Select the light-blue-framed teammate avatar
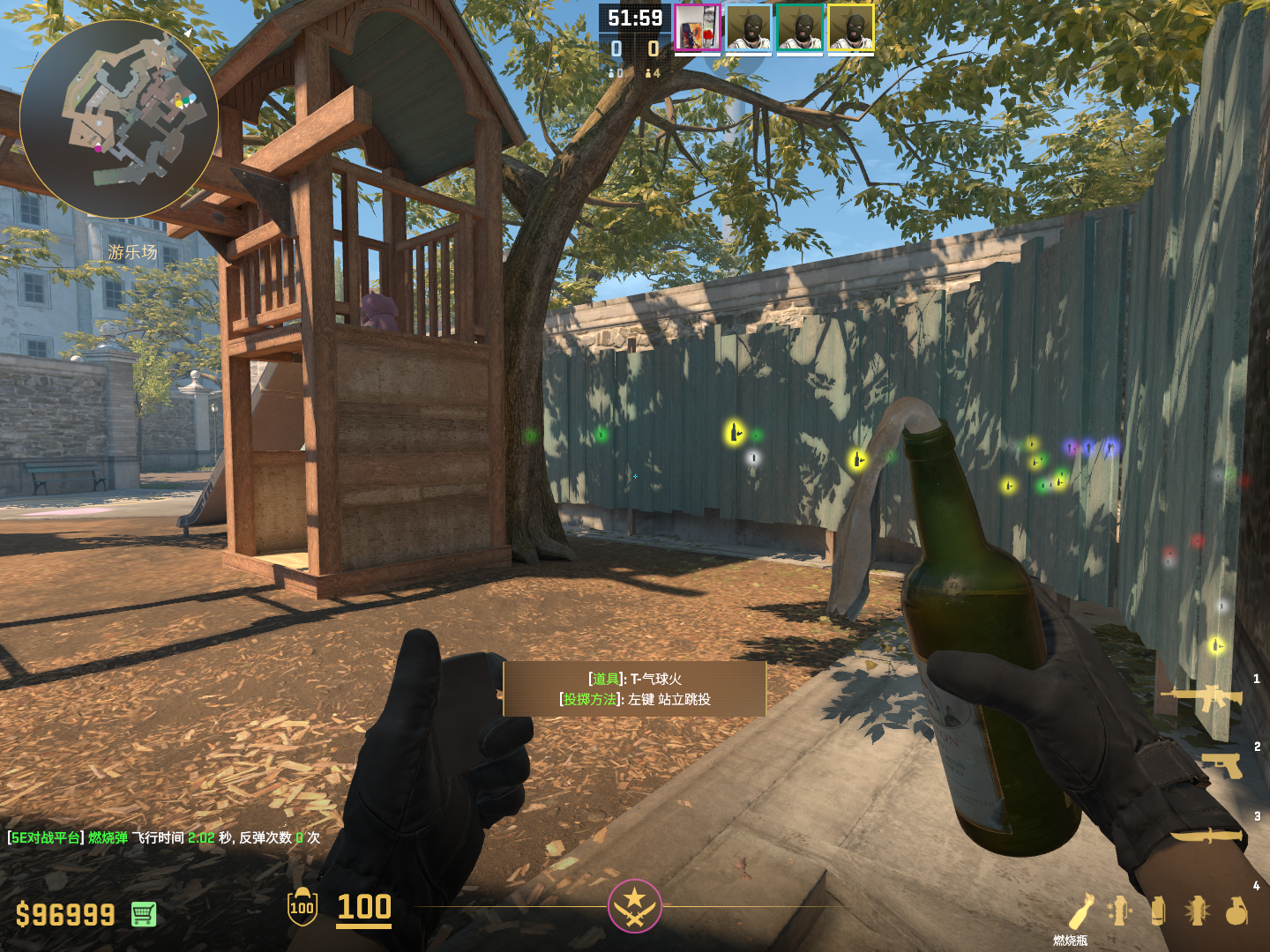 pos(749,29)
